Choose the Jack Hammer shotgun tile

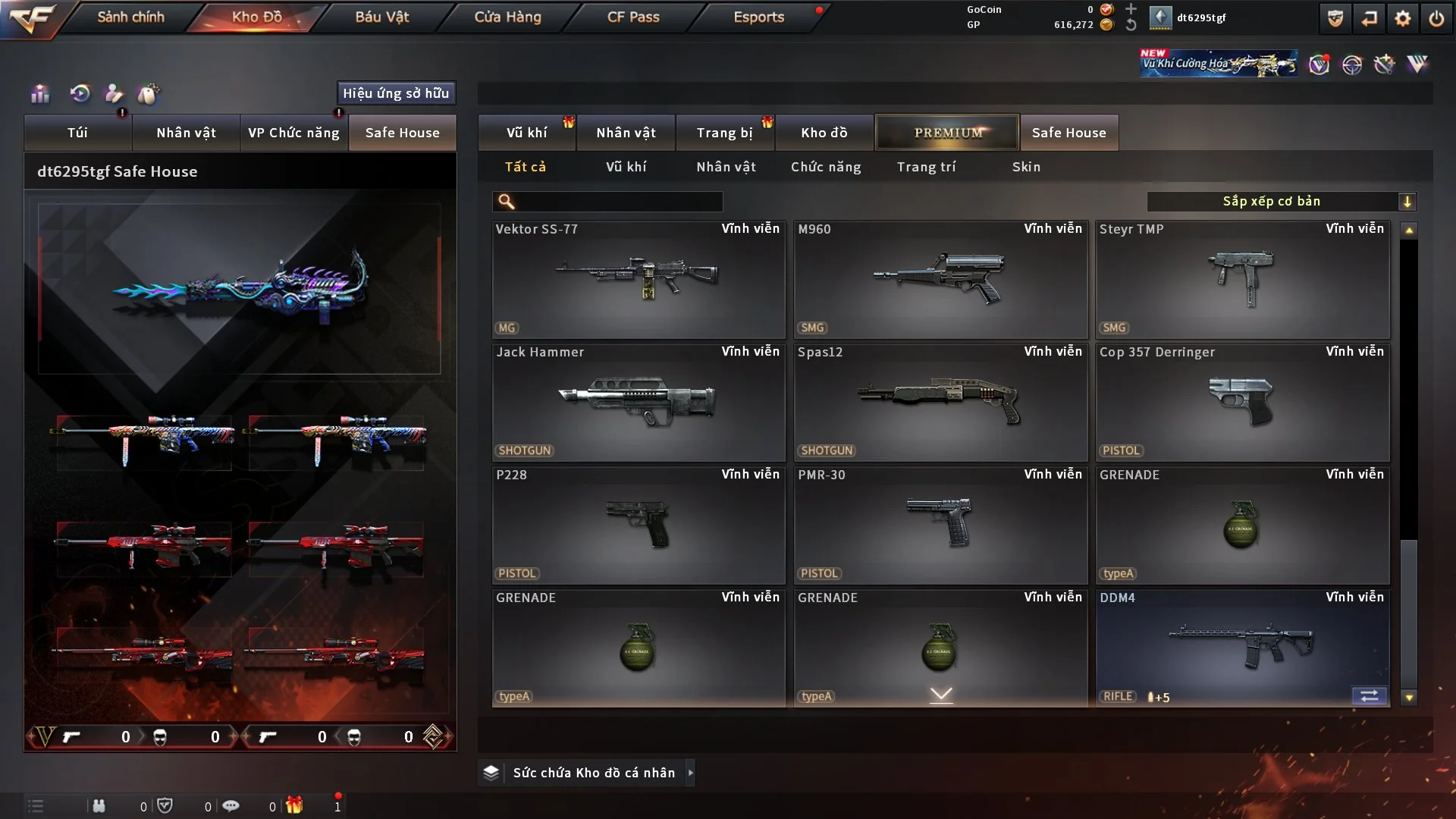pyautogui.click(x=638, y=402)
